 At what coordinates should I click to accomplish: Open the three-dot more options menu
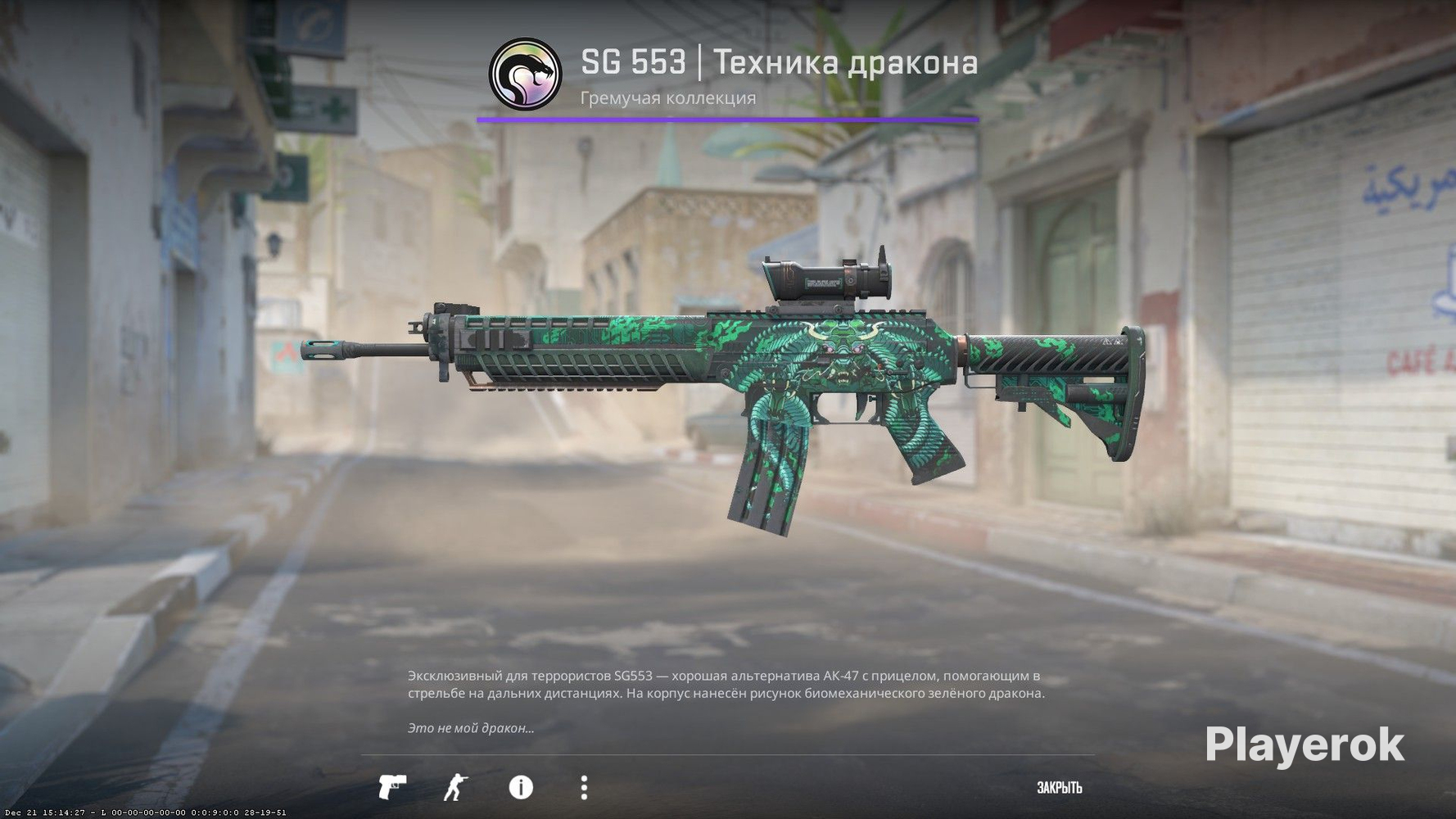pos(584,787)
